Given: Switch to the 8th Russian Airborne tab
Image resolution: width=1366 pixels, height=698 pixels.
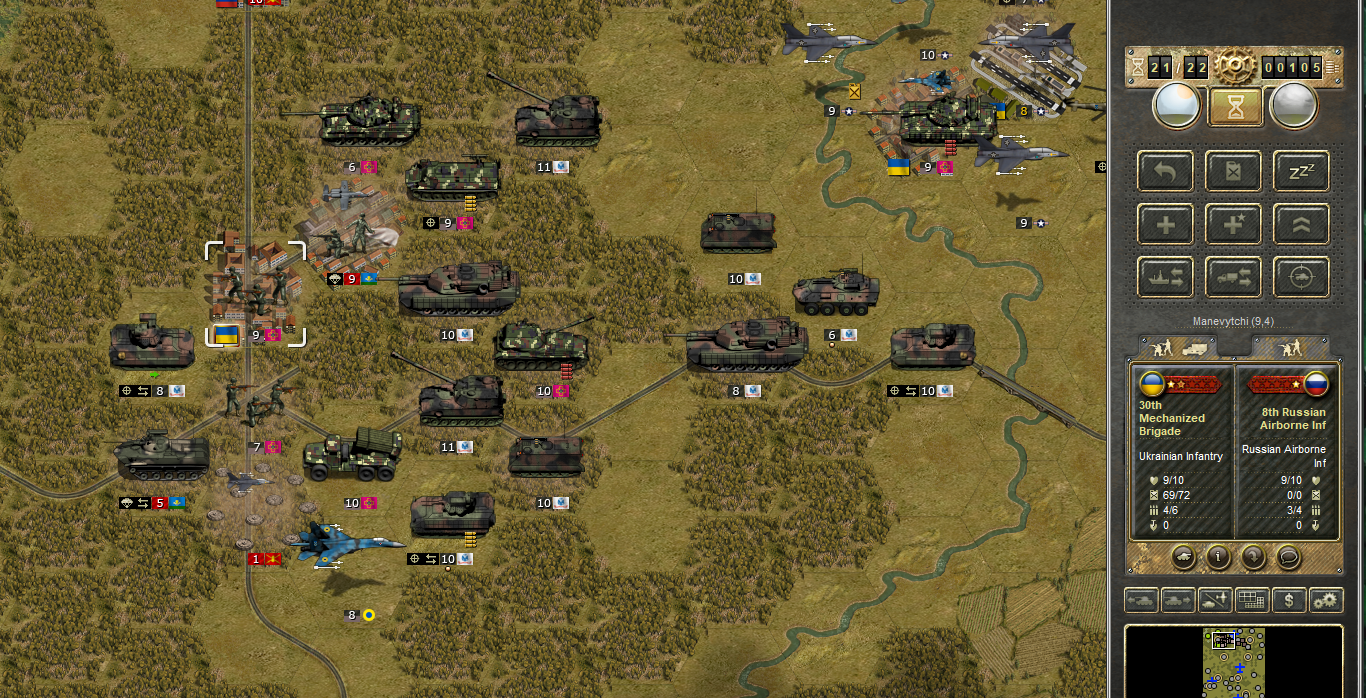Looking at the screenshot, I should click(x=1292, y=348).
